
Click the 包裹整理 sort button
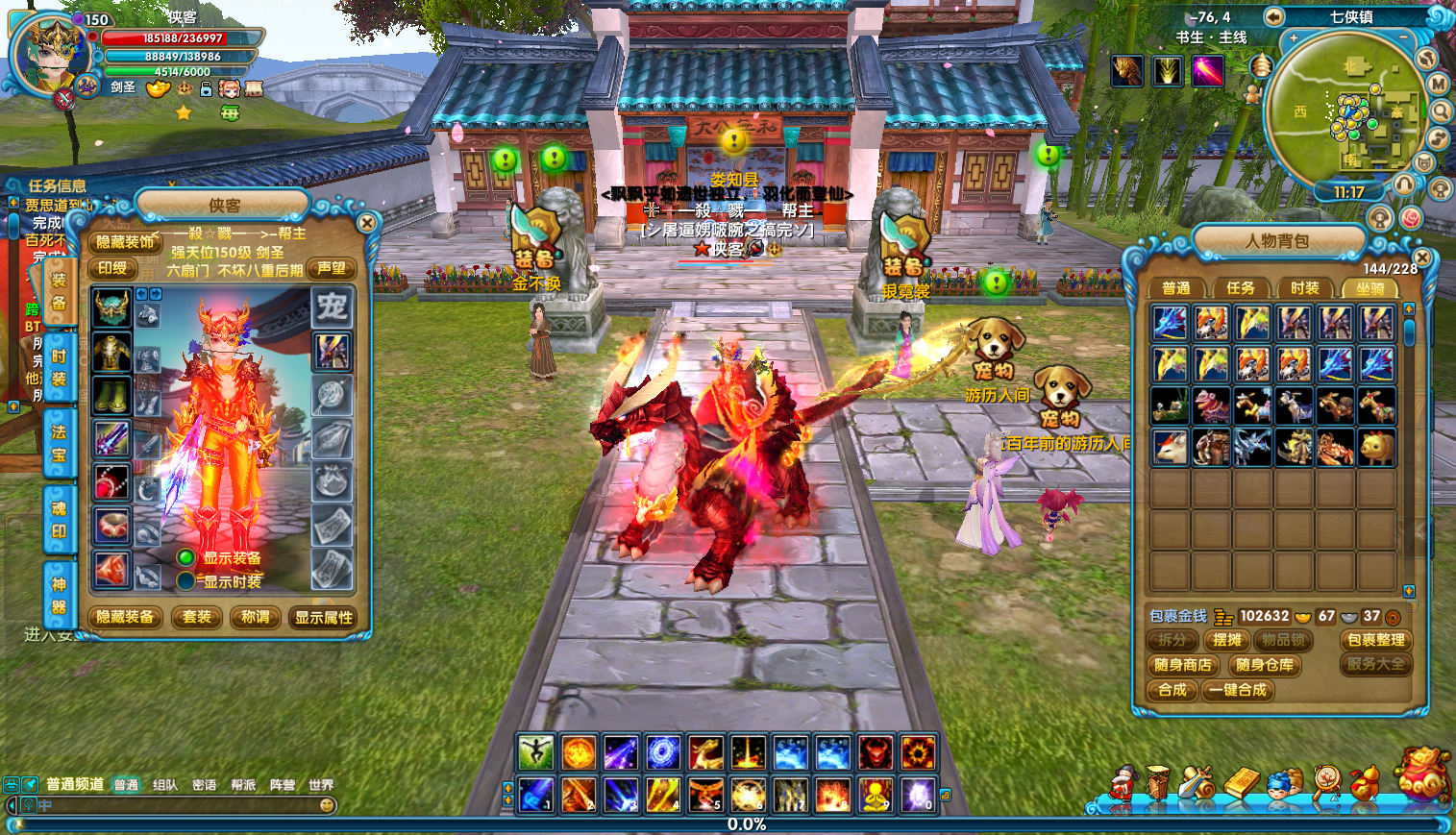(1375, 640)
